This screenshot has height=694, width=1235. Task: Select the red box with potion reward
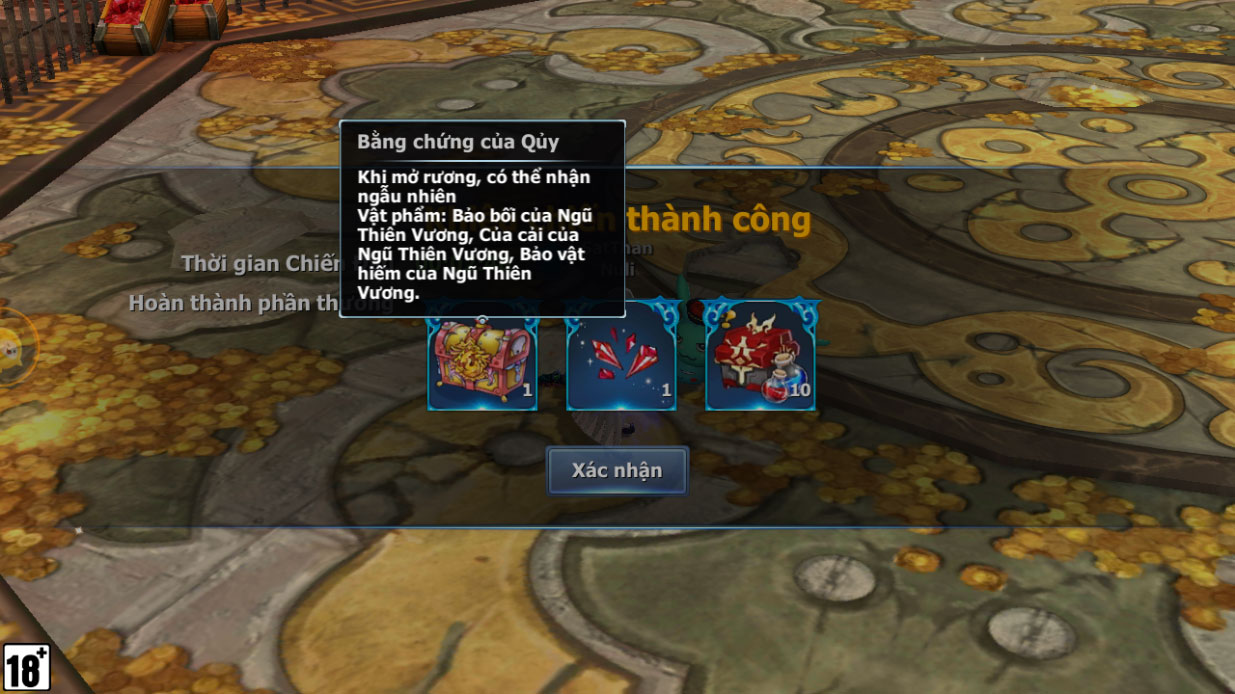(760, 358)
